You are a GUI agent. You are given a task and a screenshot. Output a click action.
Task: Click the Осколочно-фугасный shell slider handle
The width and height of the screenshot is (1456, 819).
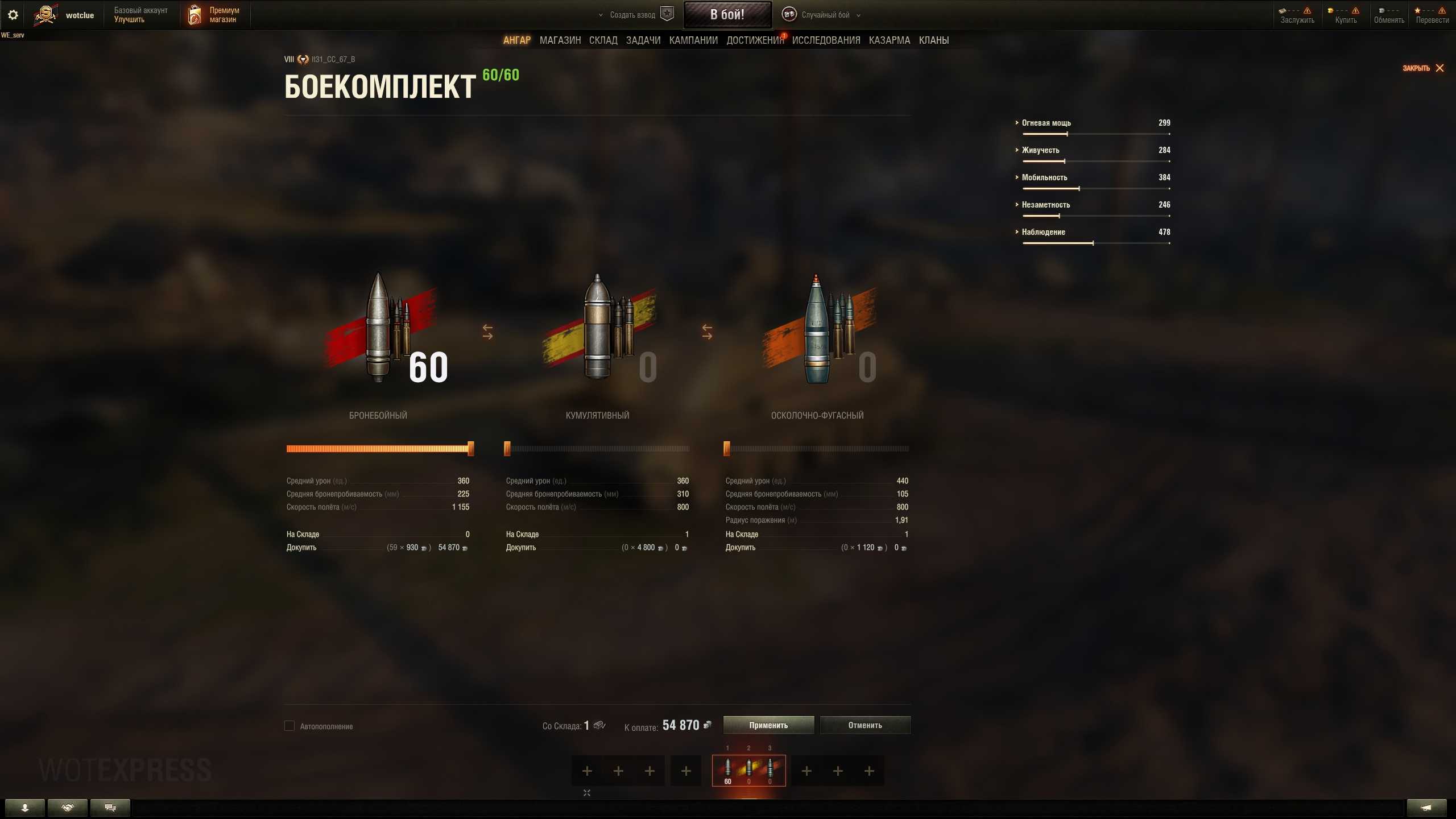coord(727,449)
